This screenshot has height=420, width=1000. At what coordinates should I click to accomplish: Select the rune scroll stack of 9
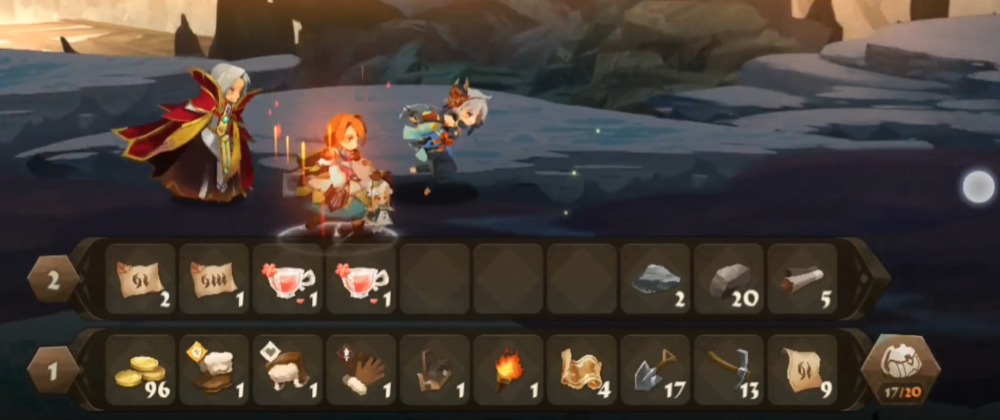[x=802, y=369]
